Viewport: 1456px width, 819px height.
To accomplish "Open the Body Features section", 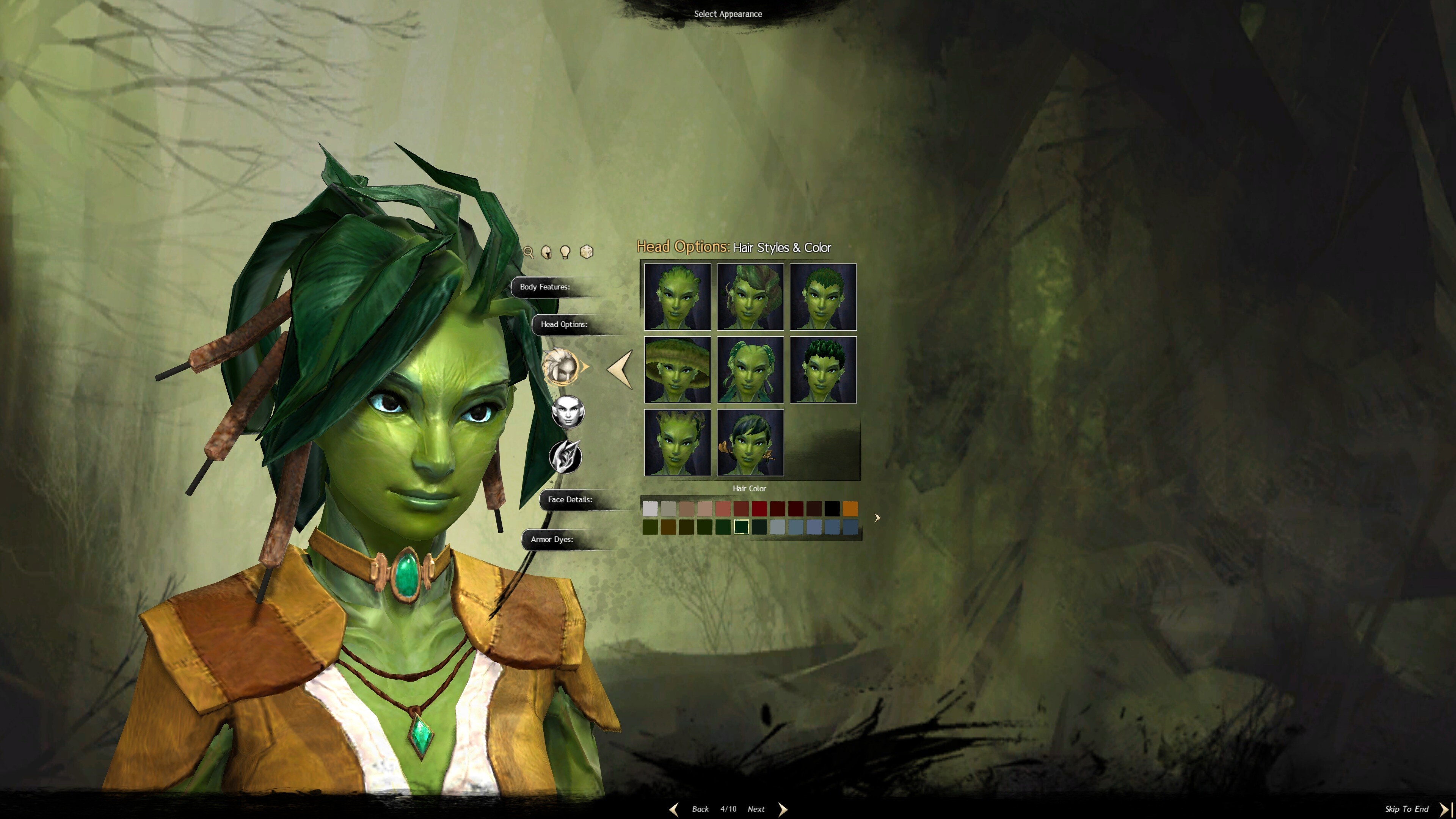I will (545, 287).
